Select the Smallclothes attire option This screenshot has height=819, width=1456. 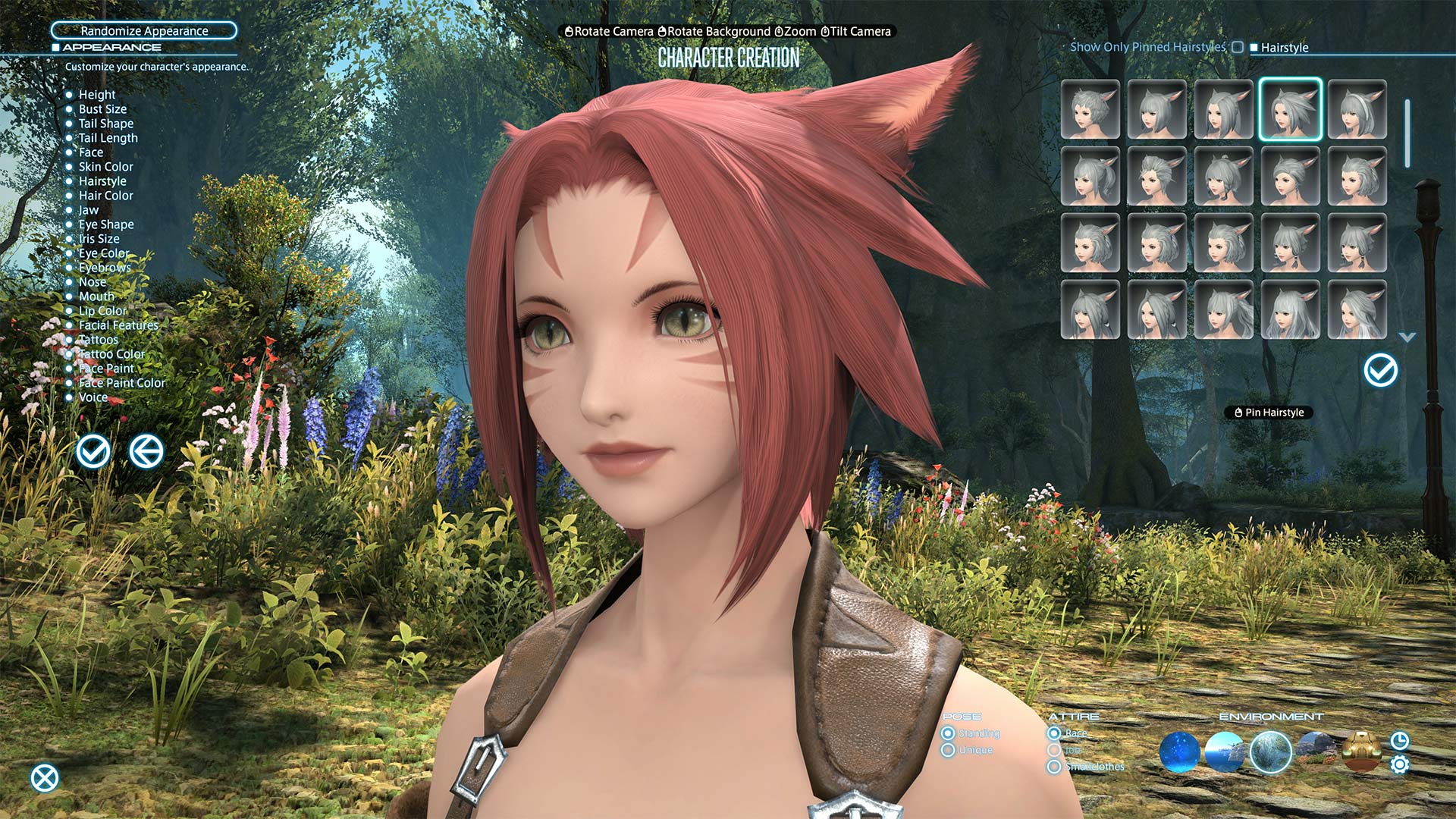tap(1054, 767)
